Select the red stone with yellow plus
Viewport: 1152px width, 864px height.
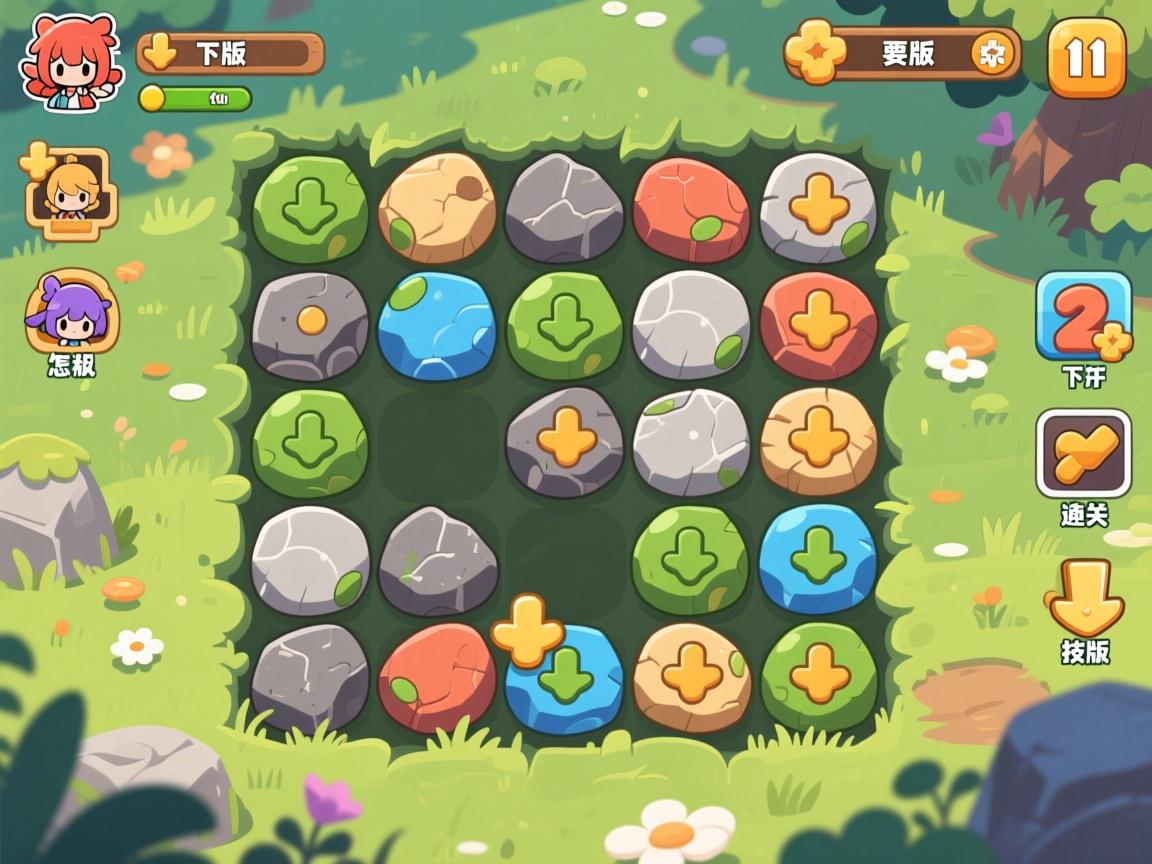click(x=818, y=325)
